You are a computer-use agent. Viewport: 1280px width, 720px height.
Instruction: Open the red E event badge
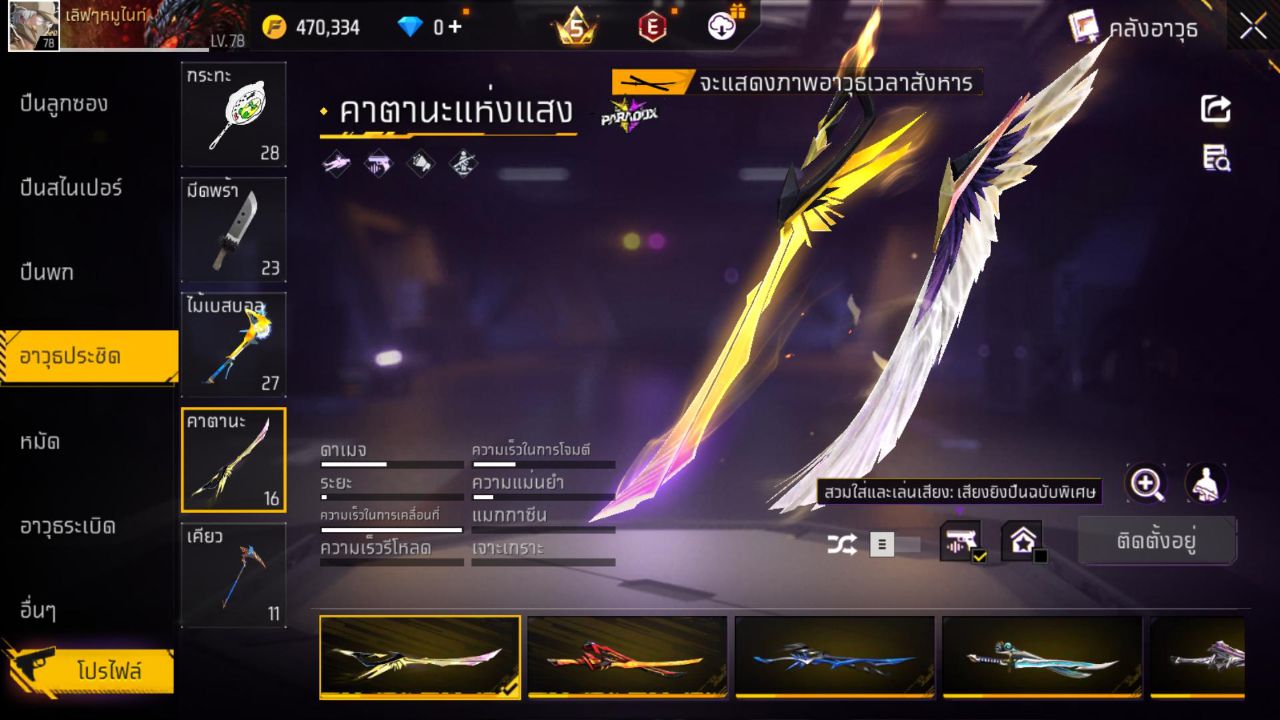tap(652, 28)
